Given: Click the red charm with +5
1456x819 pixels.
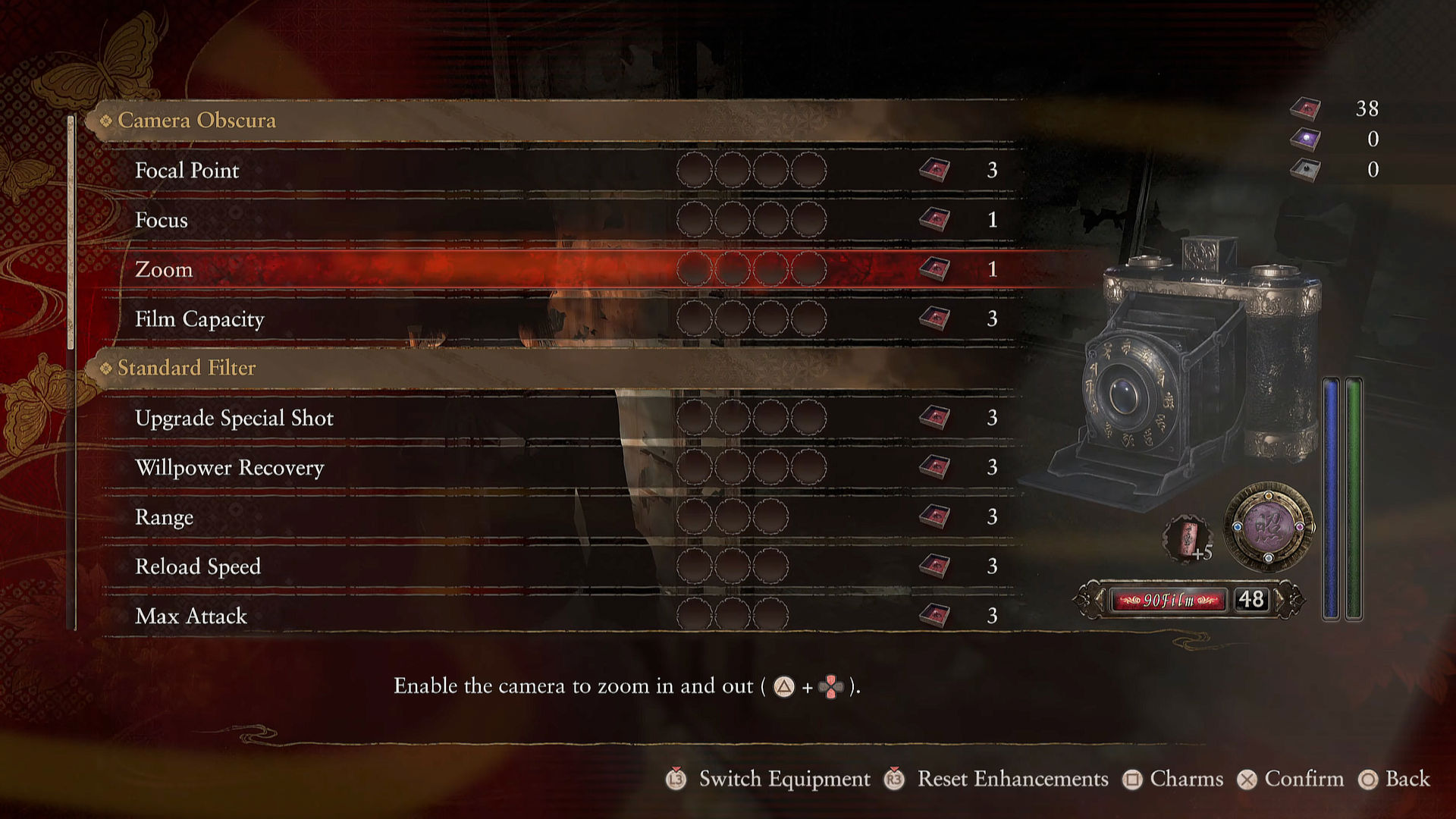Looking at the screenshot, I should tap(1187, 538).
